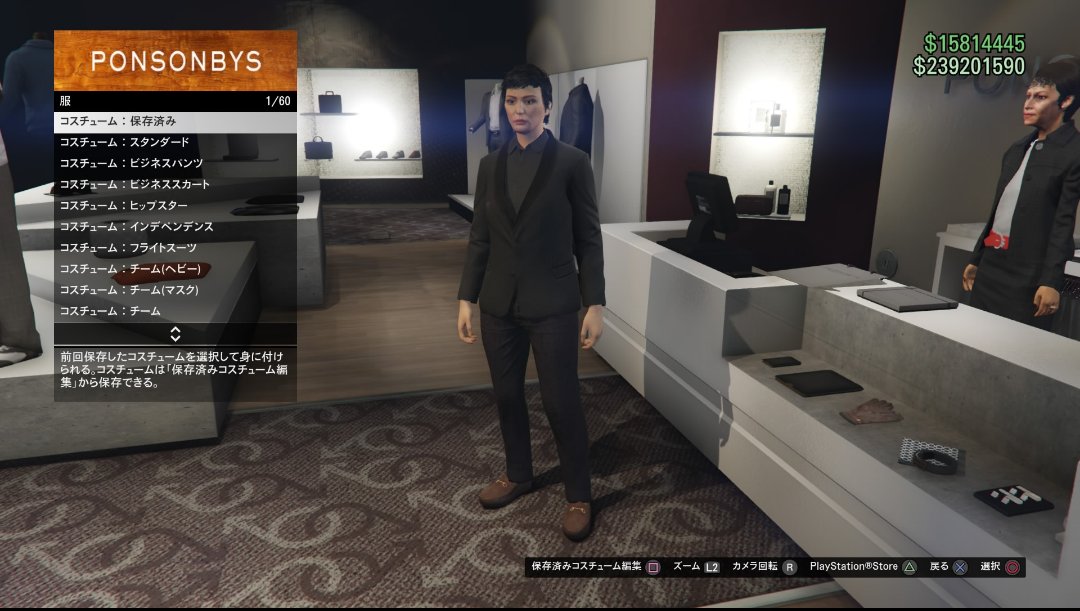Viewport: 1080px width, 611px height.
Task: Open the コスチューム：インデペンデンス entry
Action: 175,227
